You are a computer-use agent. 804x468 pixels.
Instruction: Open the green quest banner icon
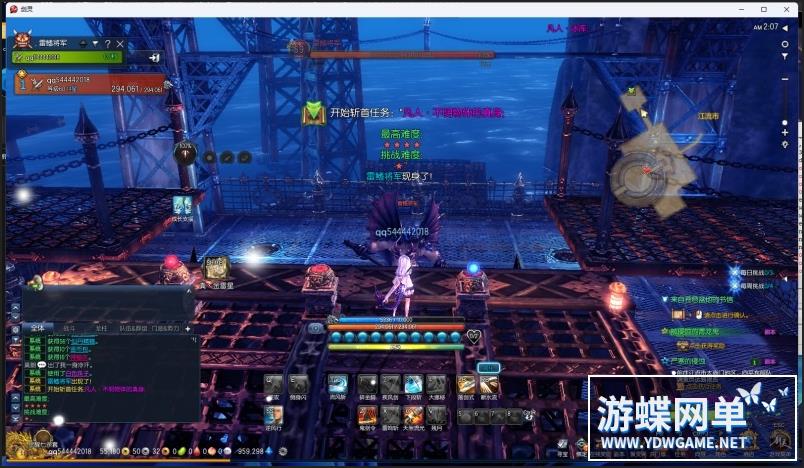coord(314,113)
